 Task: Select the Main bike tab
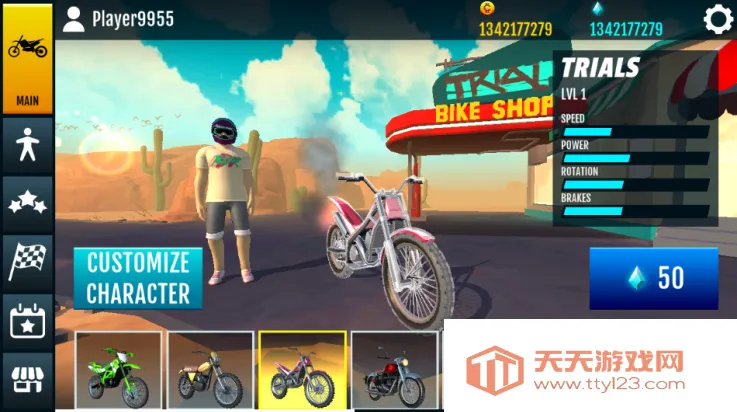[27, 58]
